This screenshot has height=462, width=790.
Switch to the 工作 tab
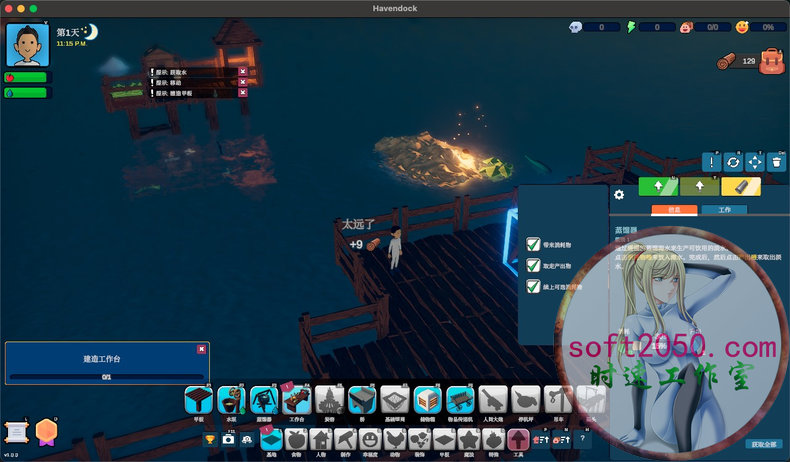click(x=724, y=210)
